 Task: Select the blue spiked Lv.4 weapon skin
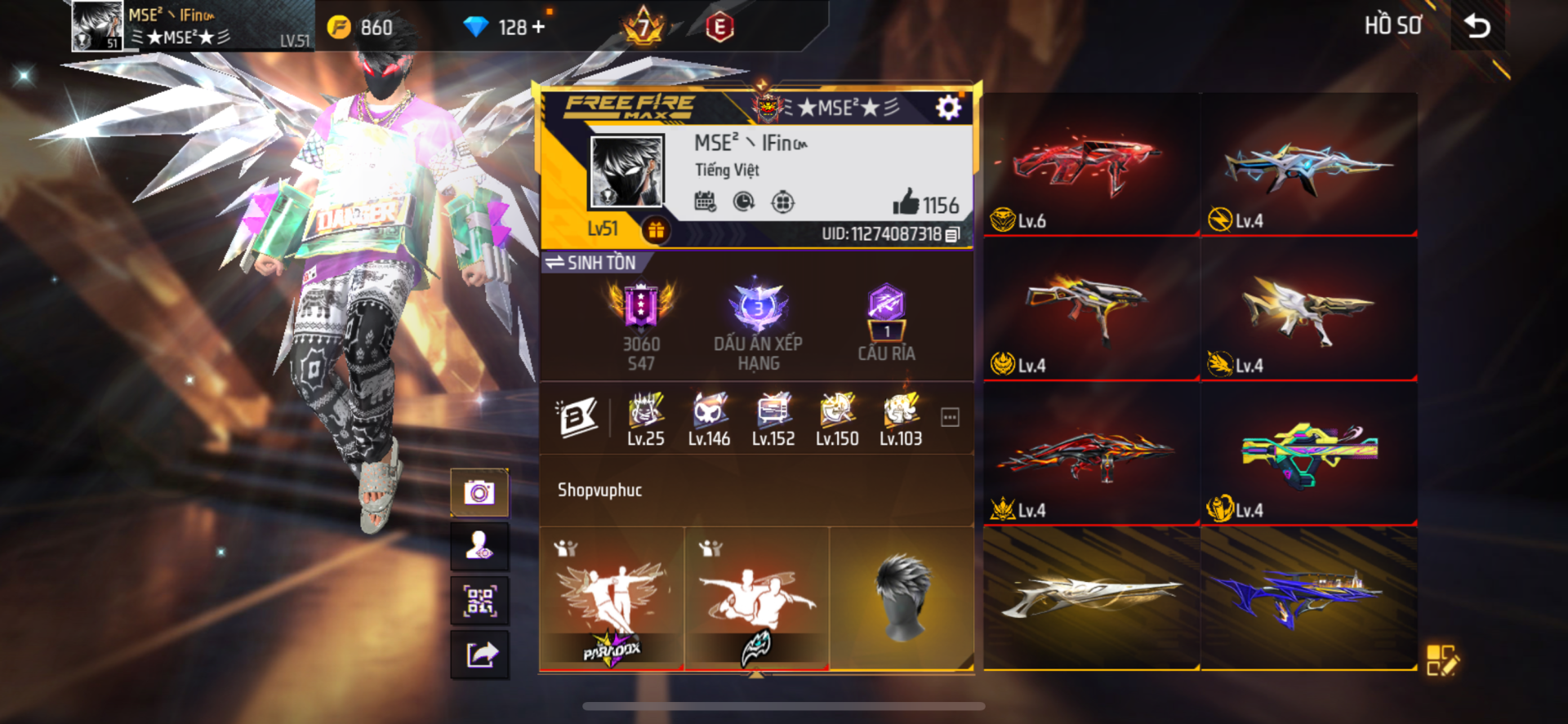[1308, 166]
